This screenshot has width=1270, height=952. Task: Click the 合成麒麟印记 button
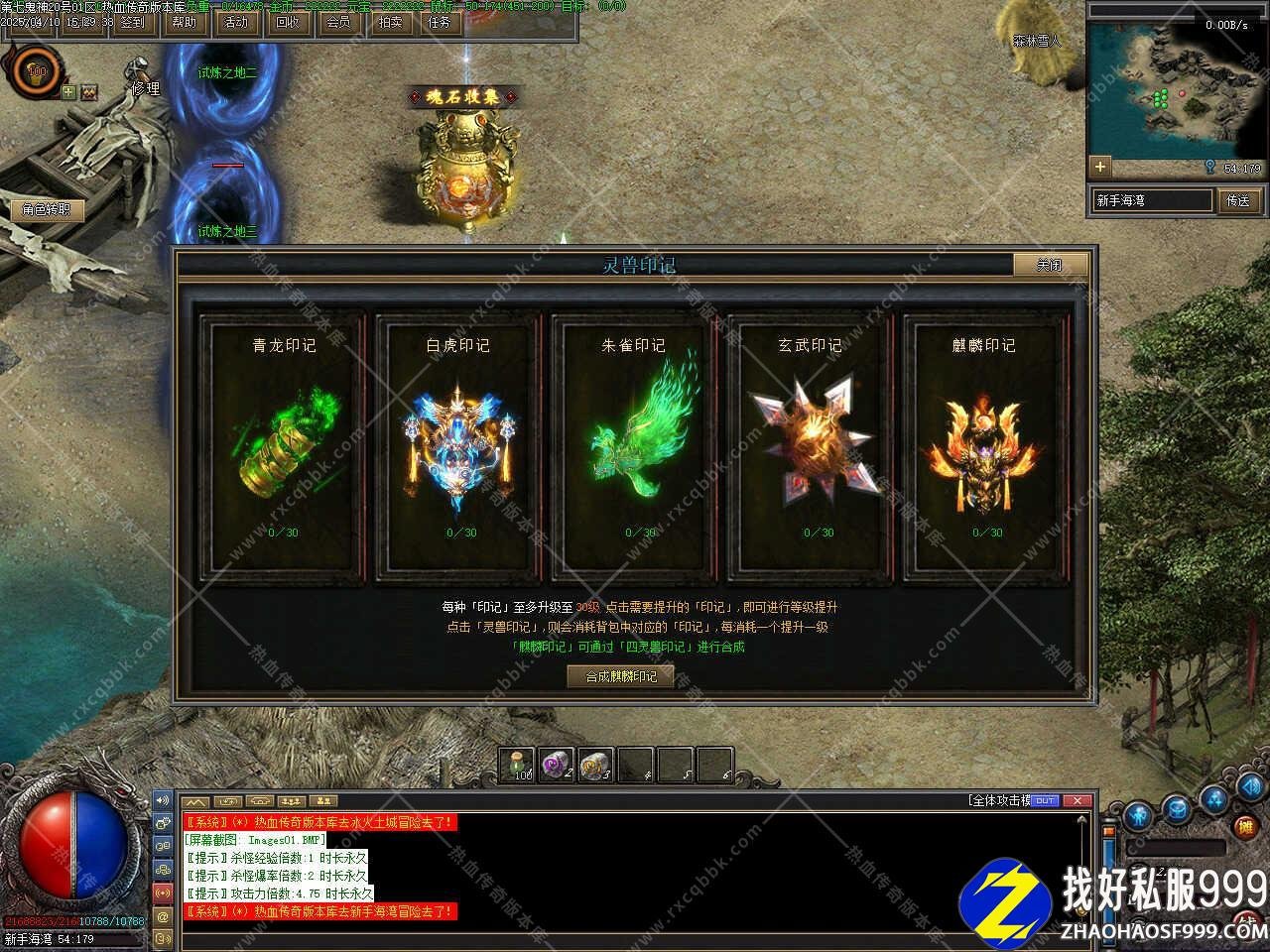click(x=621, y=676)
